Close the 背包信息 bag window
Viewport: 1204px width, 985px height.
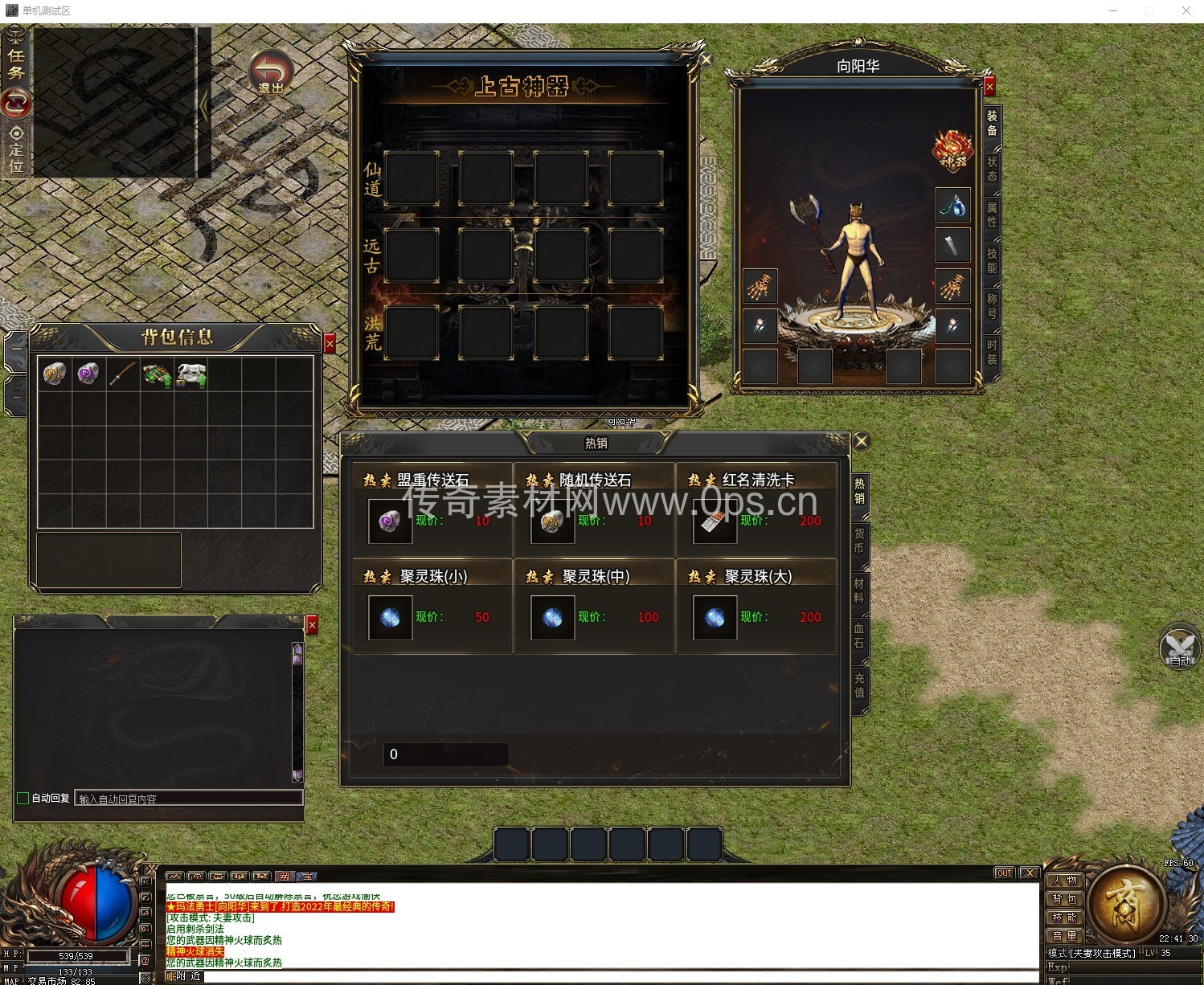(329, 344)
